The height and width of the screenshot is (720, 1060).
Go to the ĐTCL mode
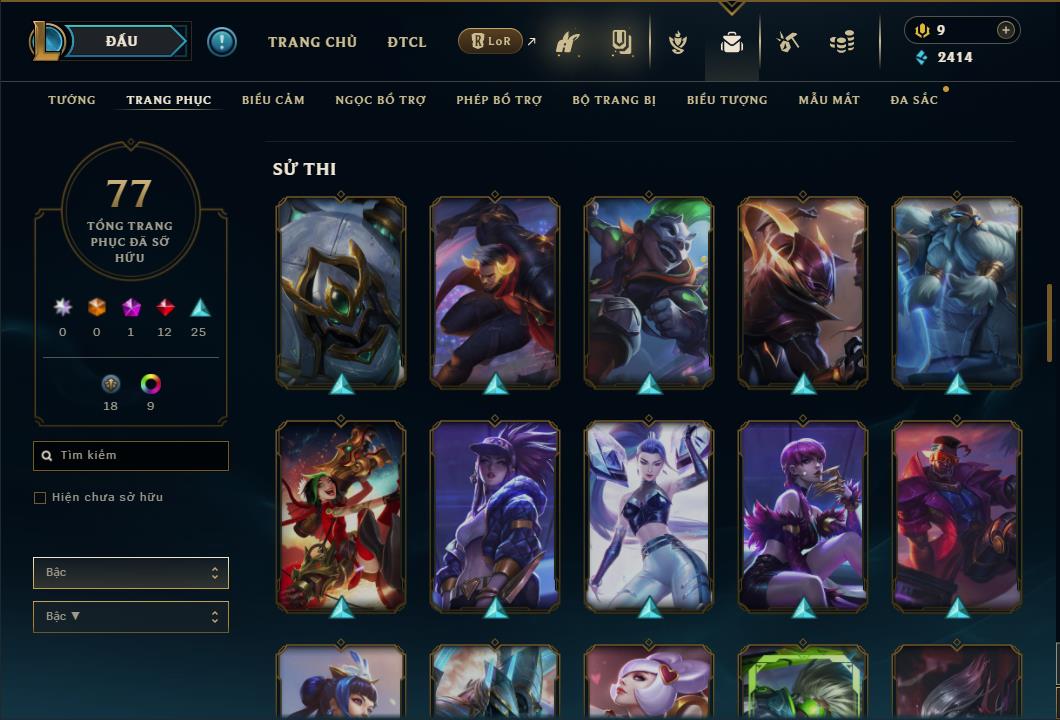407,42
